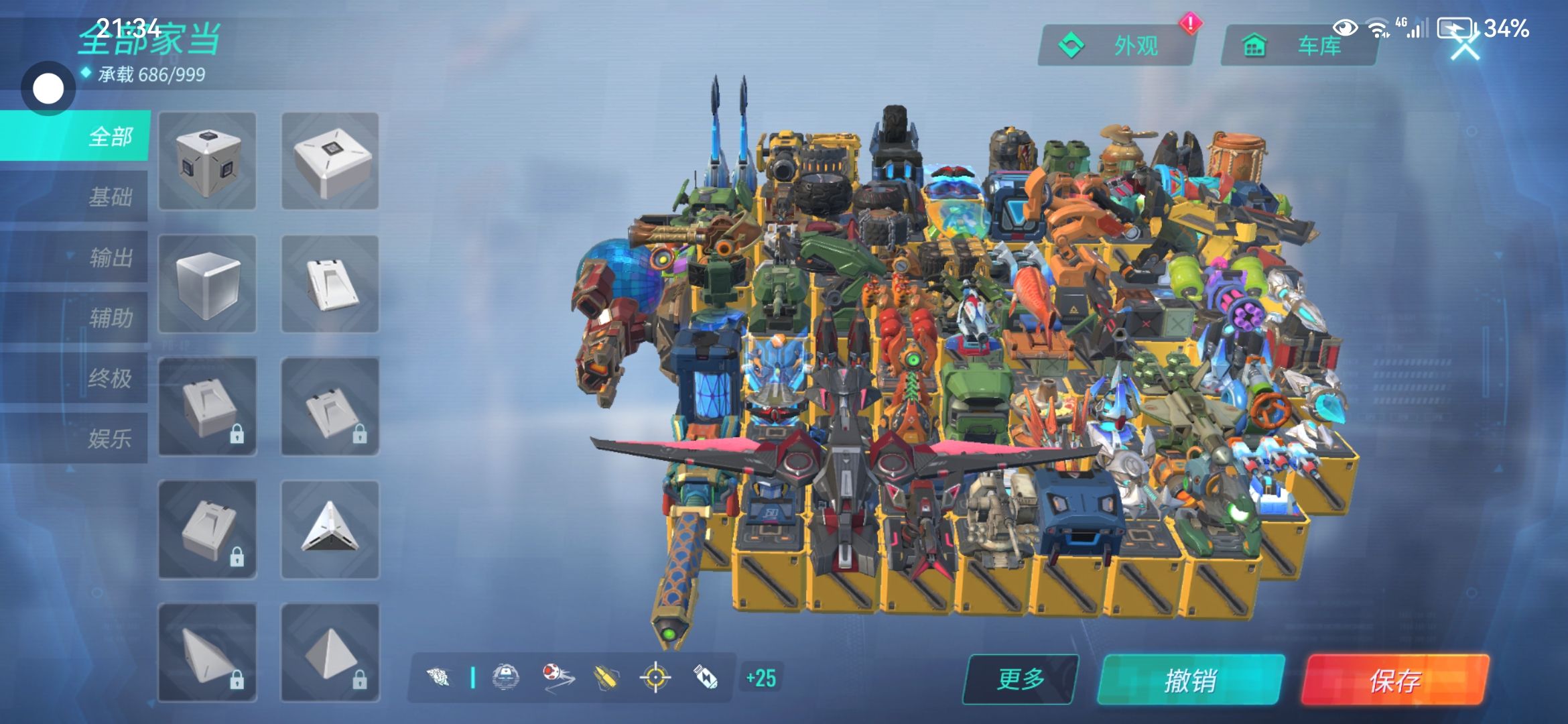Select the crosshair icon in the stats bar
This screenshot has height=724, width=1568.
pos(655,678)
